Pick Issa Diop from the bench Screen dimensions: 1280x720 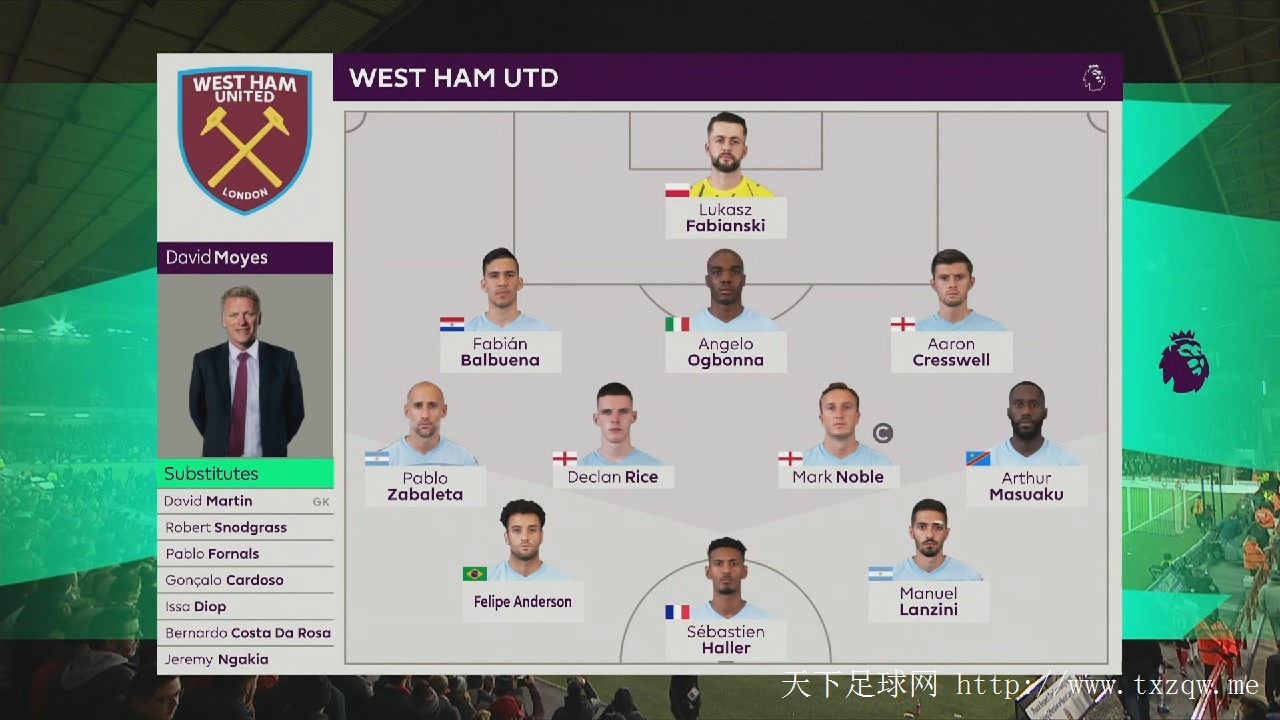pos(245,607)
